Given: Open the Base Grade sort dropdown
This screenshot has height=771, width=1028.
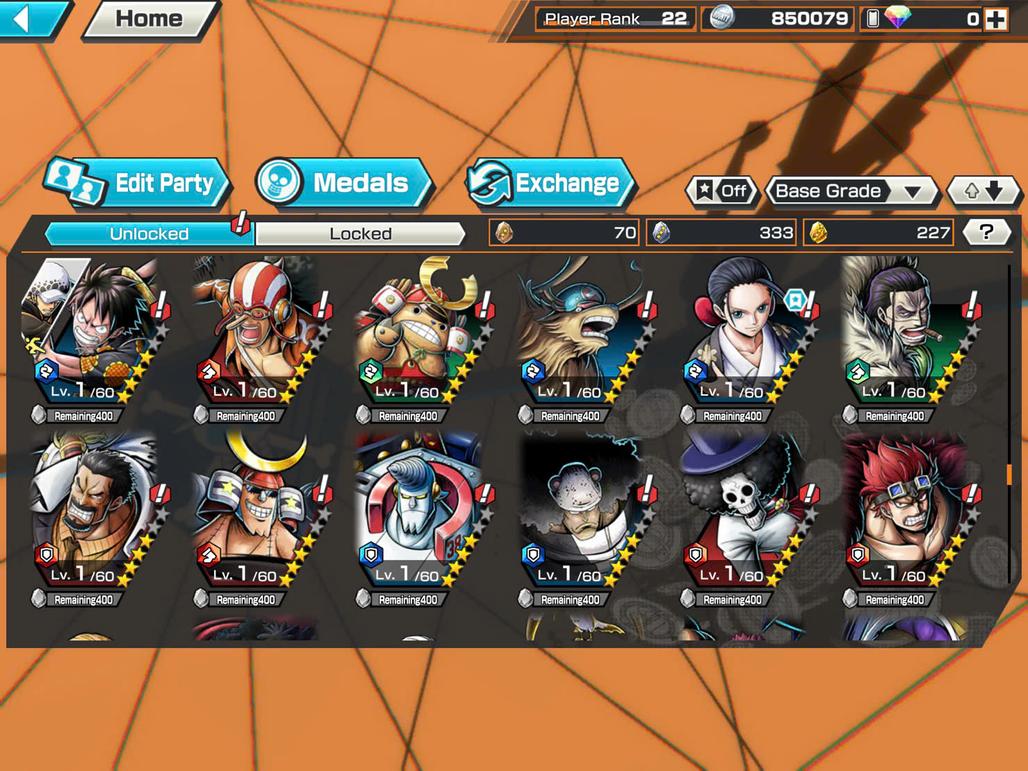Looking at the screenshot, I should 850,191.
